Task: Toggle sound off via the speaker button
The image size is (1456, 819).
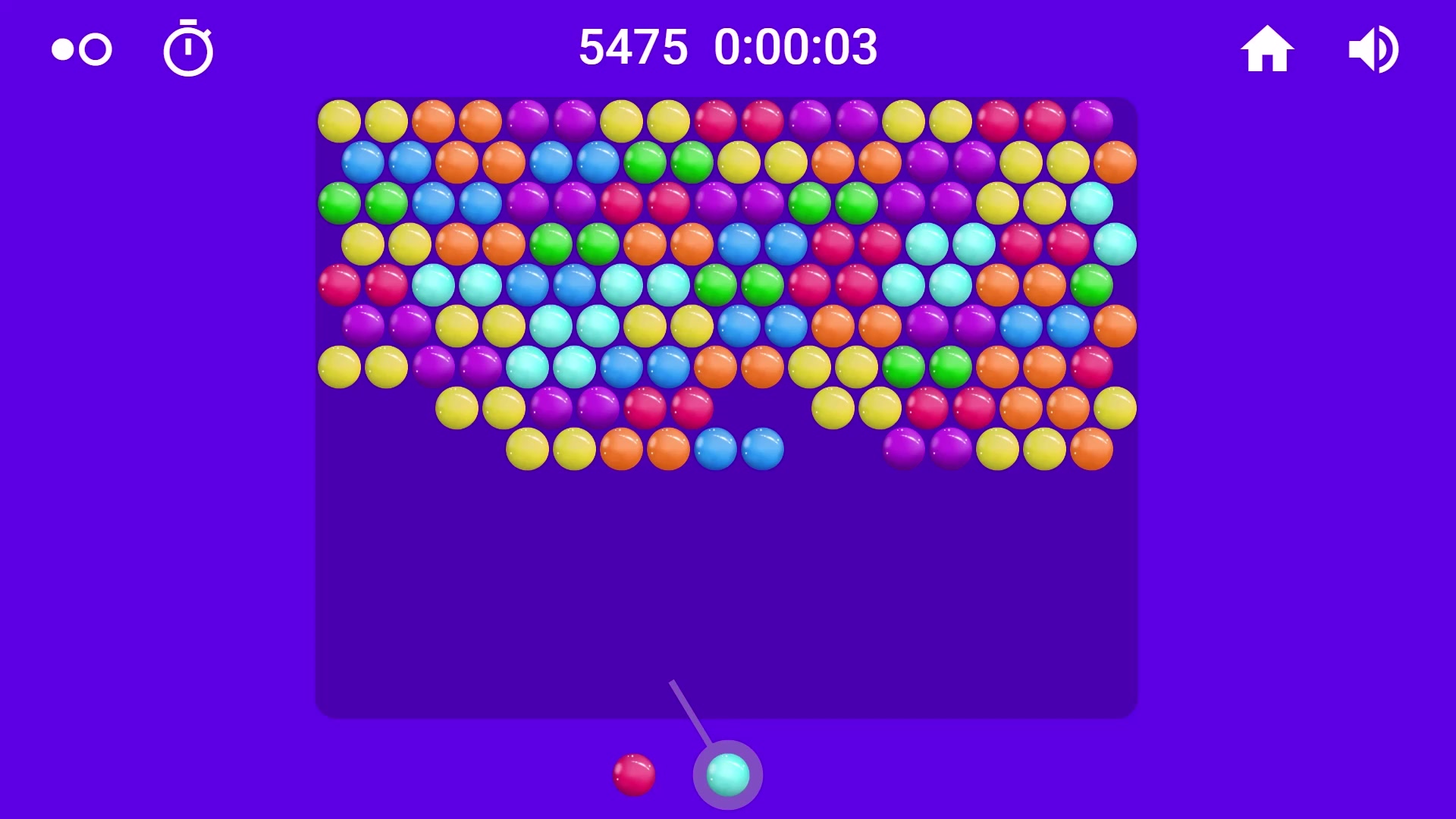Action: [x=1373, y=48]
